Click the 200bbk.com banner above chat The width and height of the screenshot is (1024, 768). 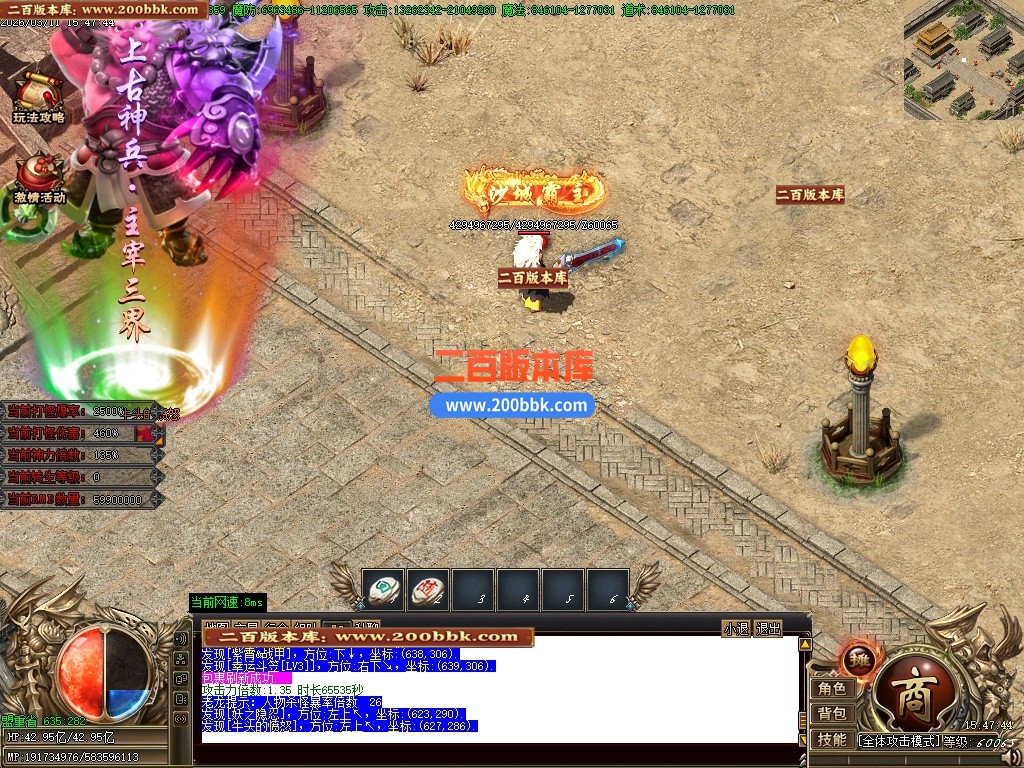pos(369,636)
